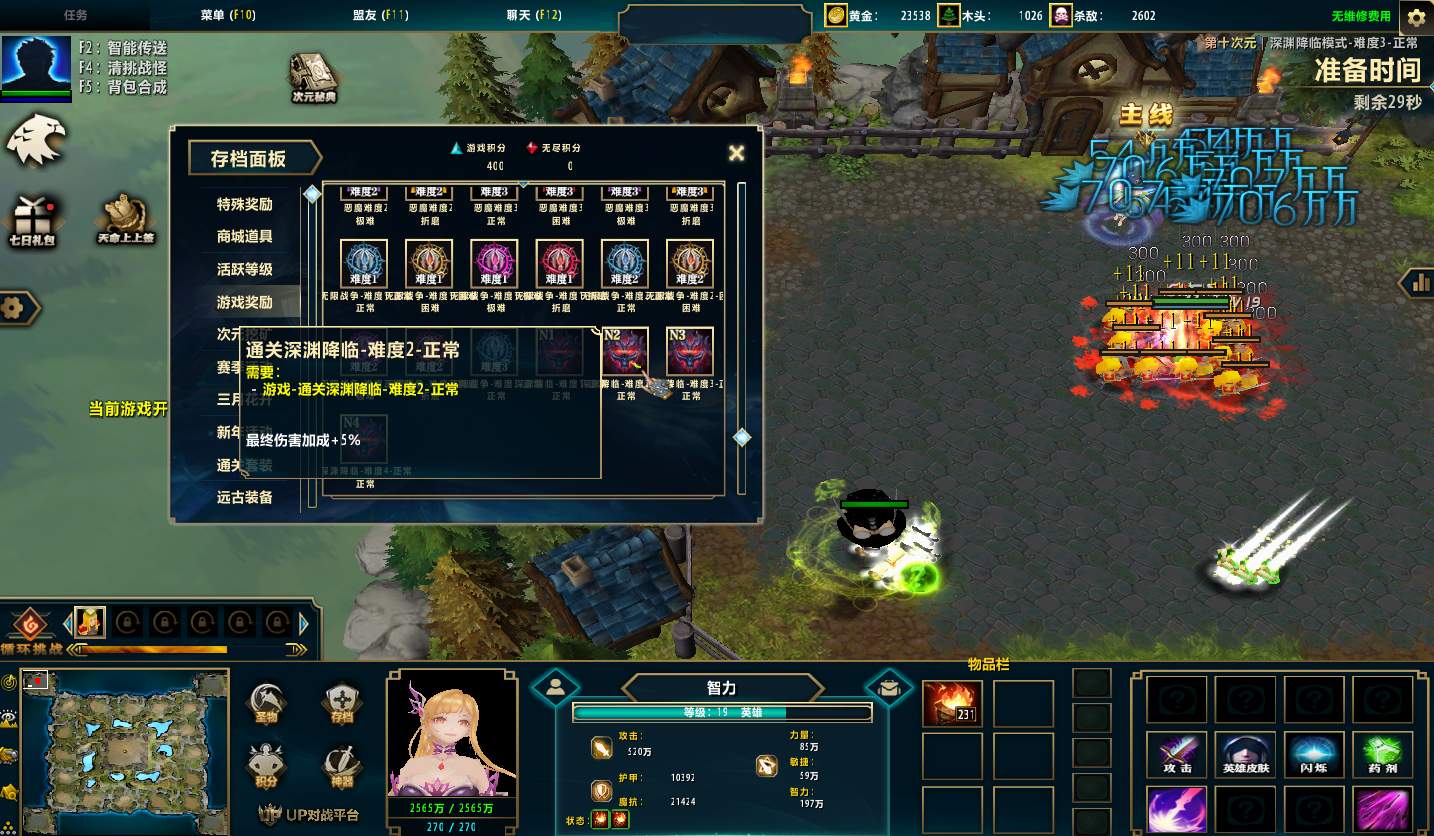Open the 神器 artifact button
This screenshot has height=836, width=1434.
pyautogui.click(x=342, y=765)
